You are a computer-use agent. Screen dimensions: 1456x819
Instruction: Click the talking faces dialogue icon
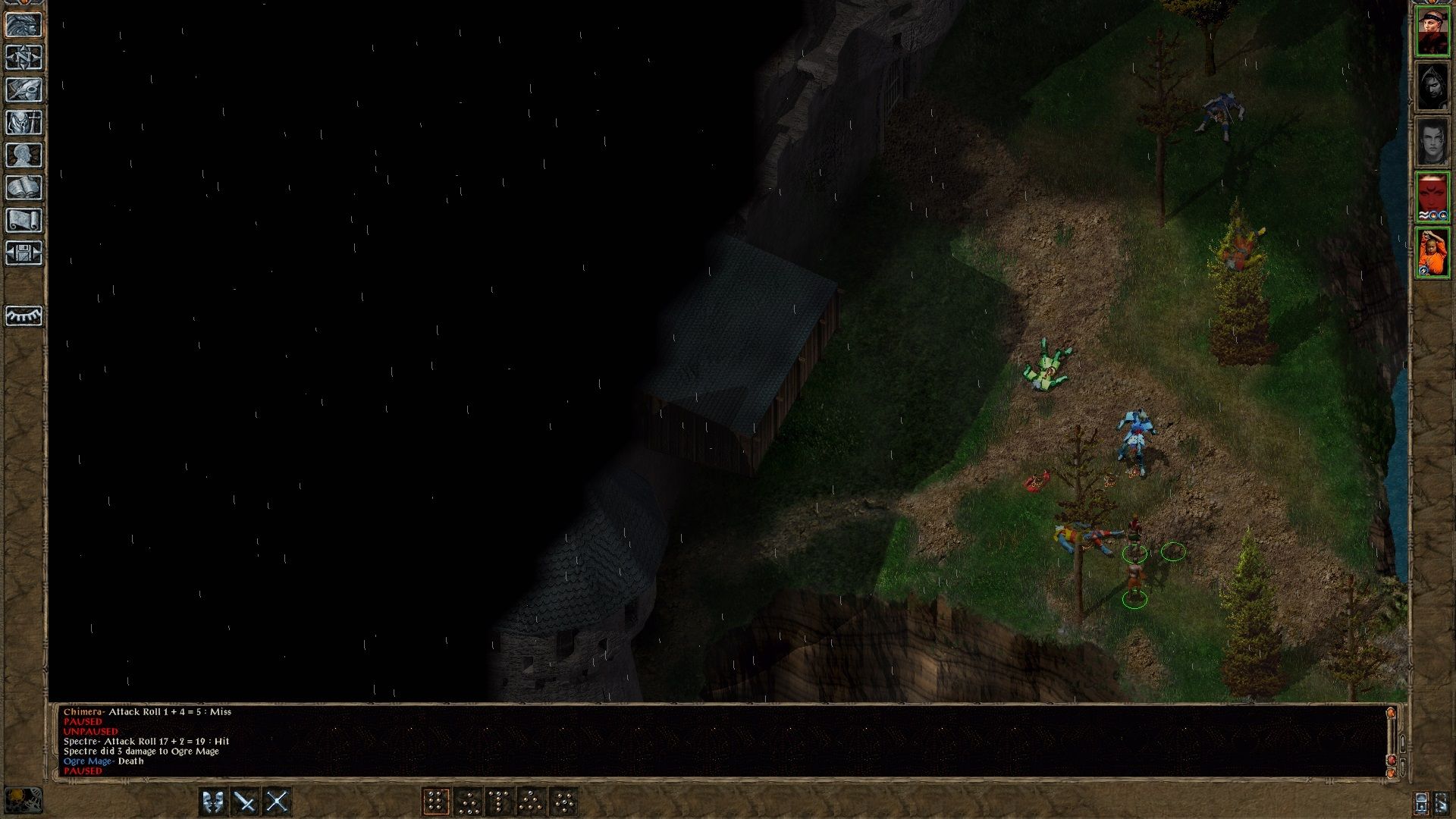click(x=212, y=800)
